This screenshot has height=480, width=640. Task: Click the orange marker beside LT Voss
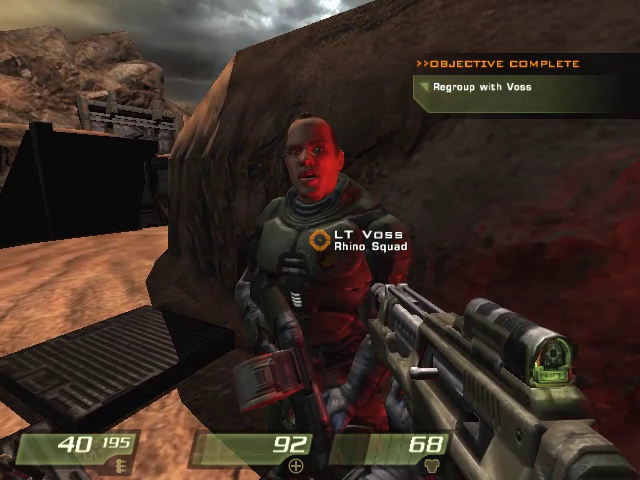point(319,240)
